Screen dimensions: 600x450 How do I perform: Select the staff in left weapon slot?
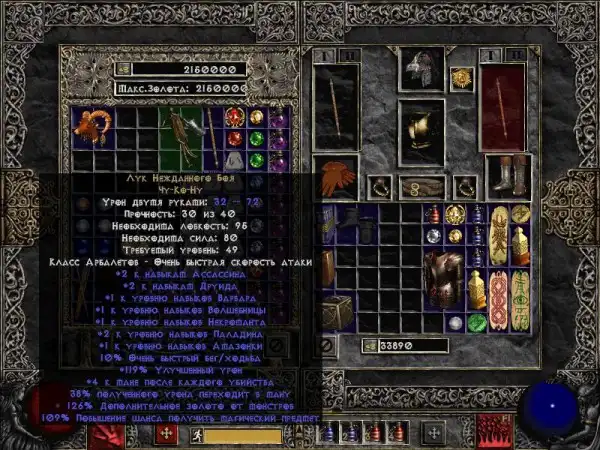tap(337, 107)
